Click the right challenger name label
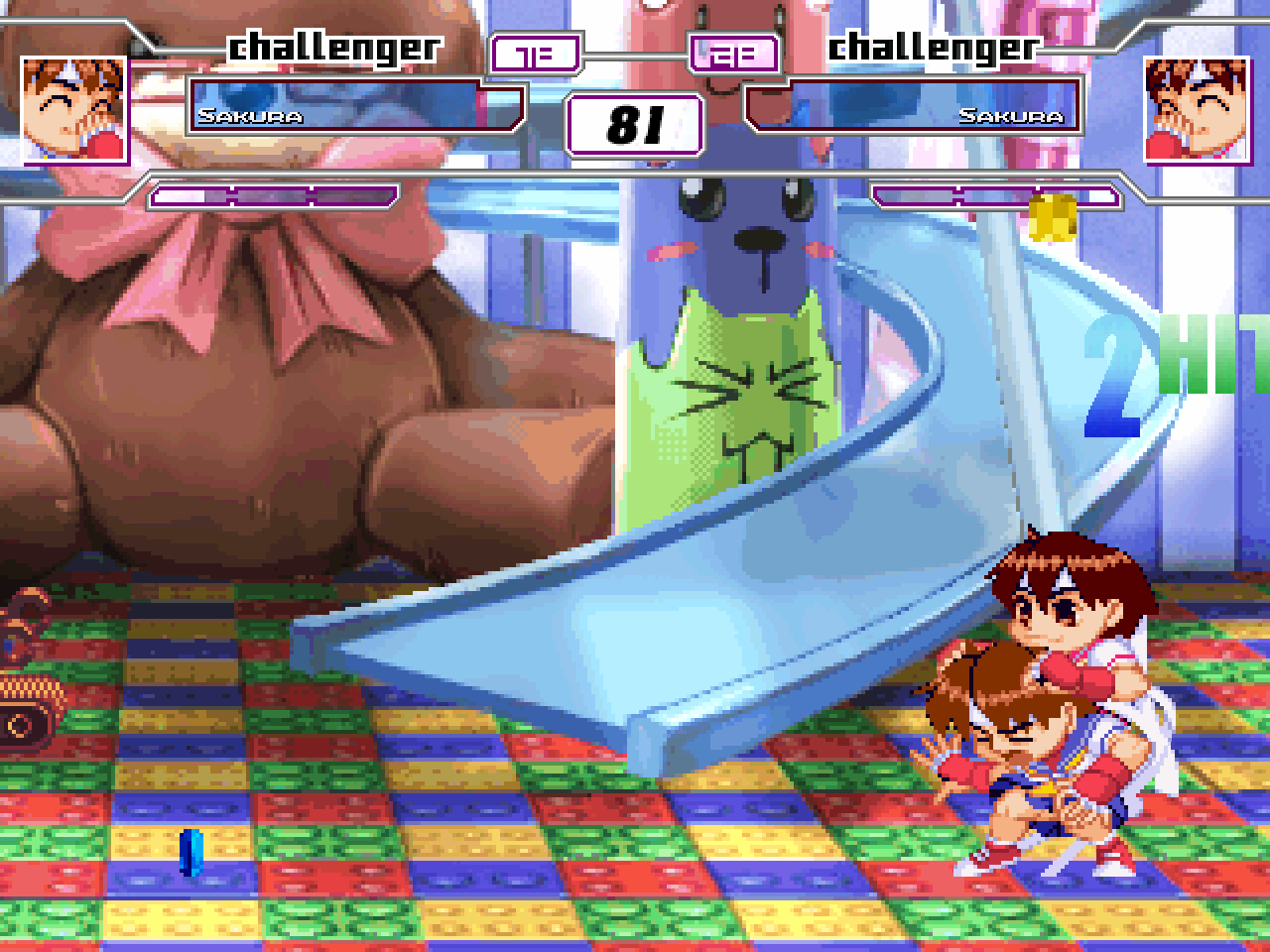The image size is (1270, 952). 933,45
